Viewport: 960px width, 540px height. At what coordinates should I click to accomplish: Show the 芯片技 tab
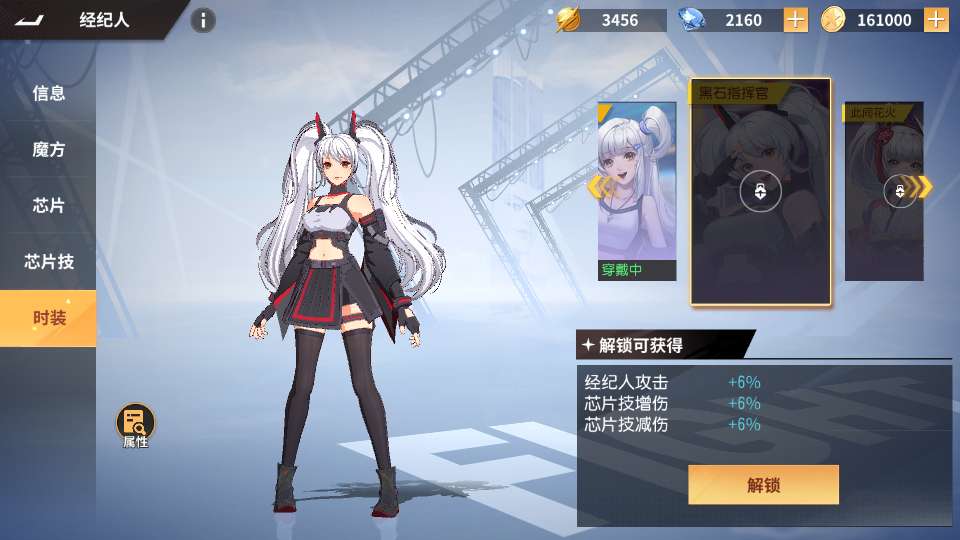[x=48, y=262]
